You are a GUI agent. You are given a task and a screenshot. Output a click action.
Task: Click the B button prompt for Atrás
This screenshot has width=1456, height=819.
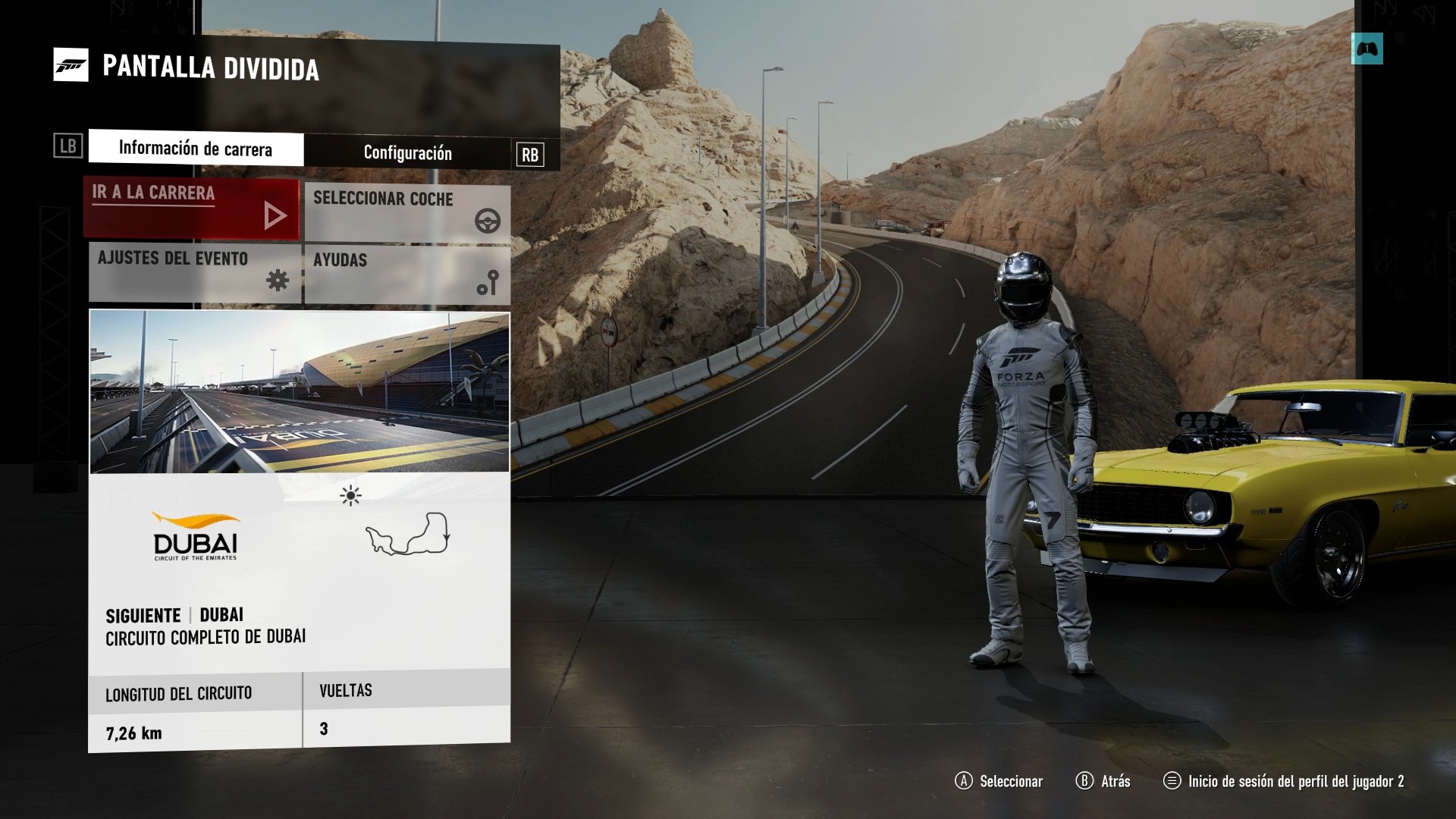pos(1084,780)
